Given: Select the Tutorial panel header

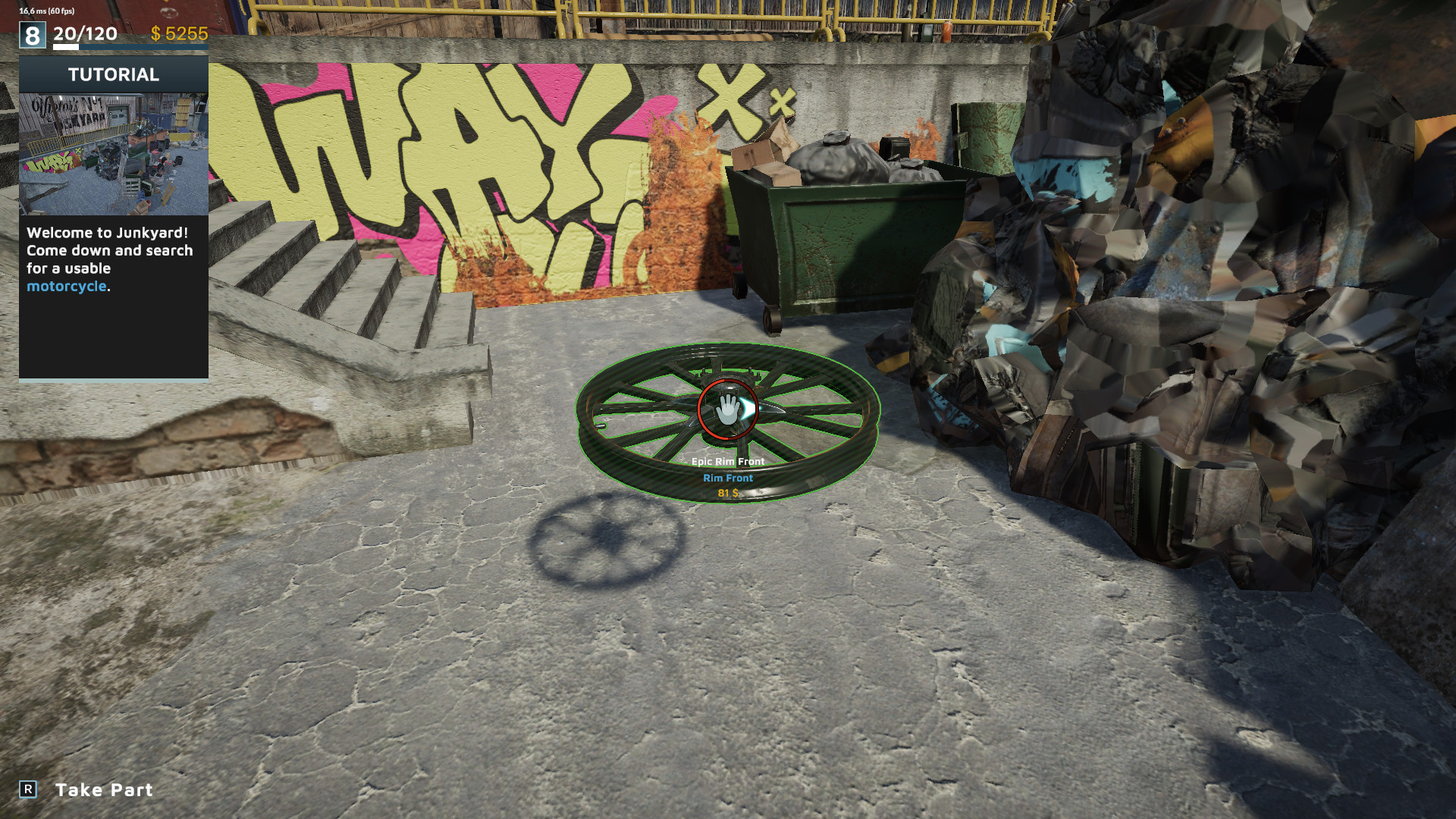Looking at the screenshot, I should point(114,74).
